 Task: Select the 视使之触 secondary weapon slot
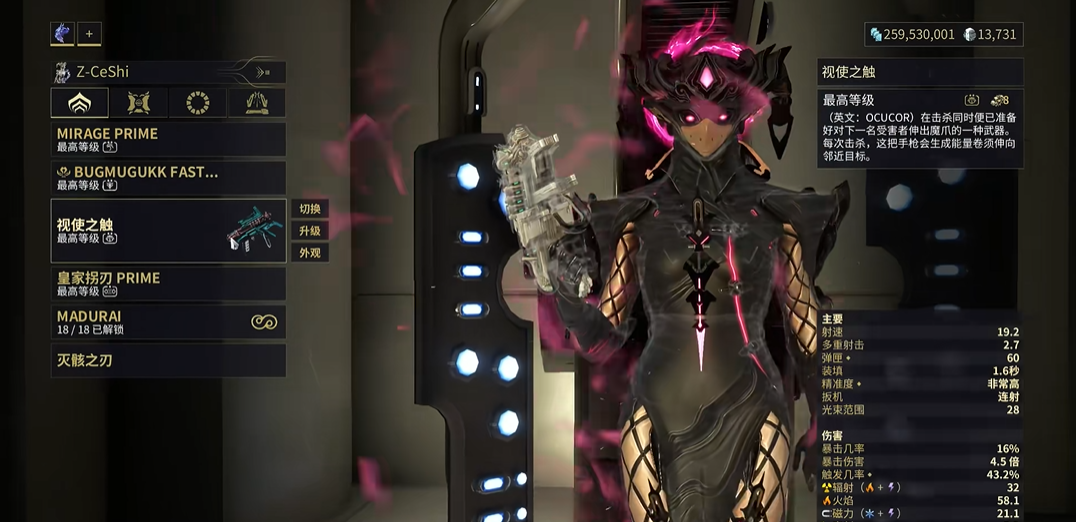[x=168, y=231]
